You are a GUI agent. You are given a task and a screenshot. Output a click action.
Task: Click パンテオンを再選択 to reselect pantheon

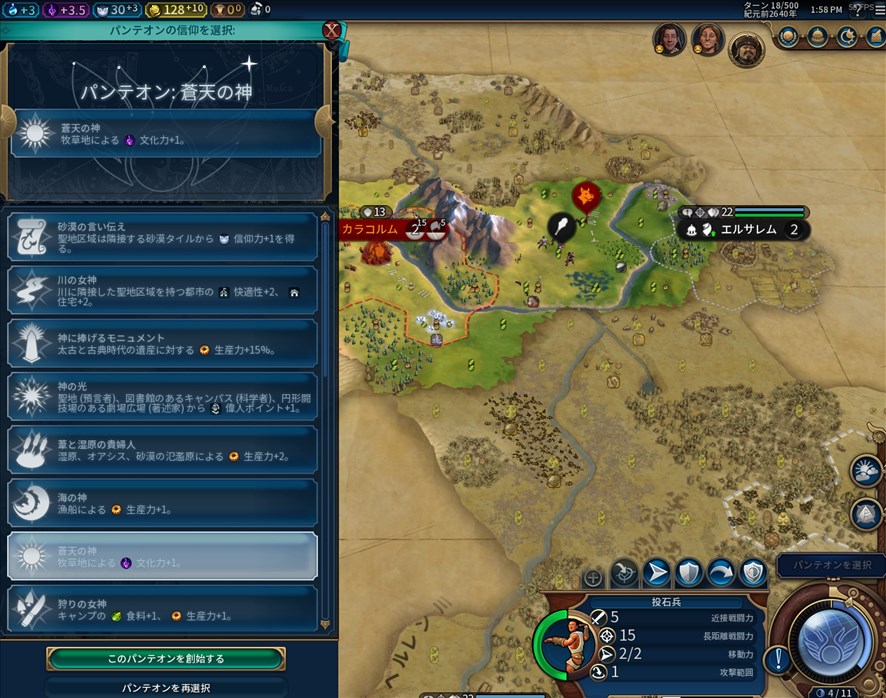(x=166, y=688)
